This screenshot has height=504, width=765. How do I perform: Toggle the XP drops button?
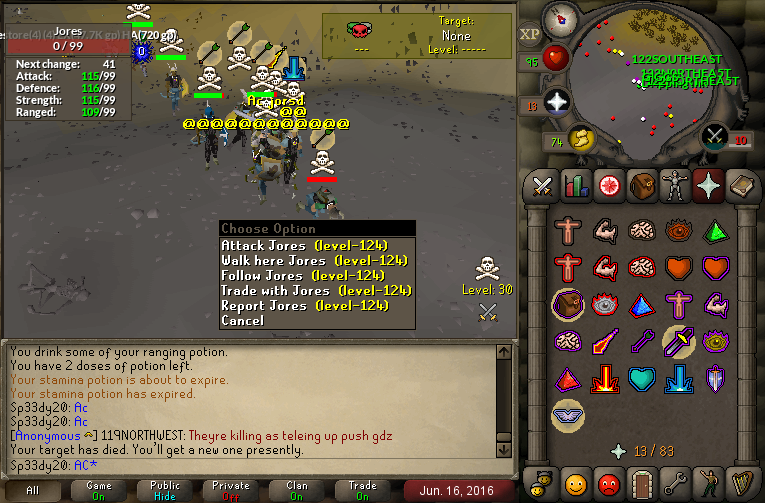pos(530,33)
